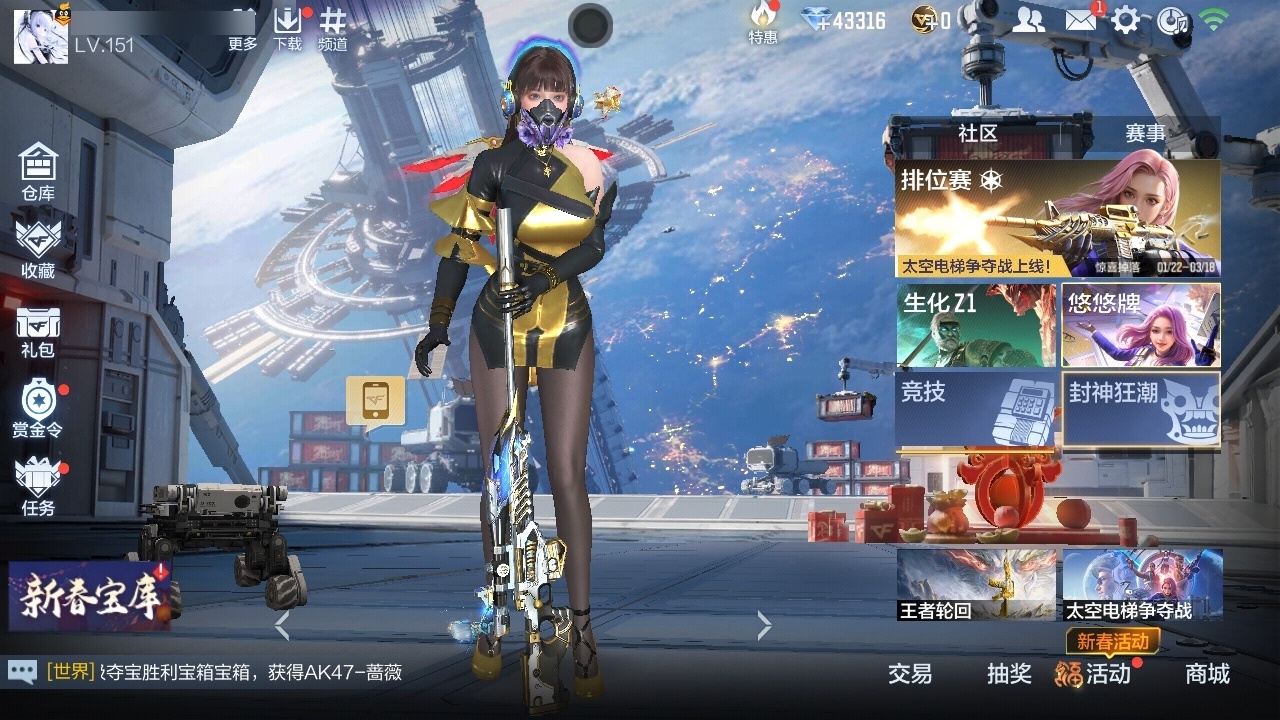This screenshot has width=1280, height=720.
Task: Open the friends list icon
Action: (1028, 19)
